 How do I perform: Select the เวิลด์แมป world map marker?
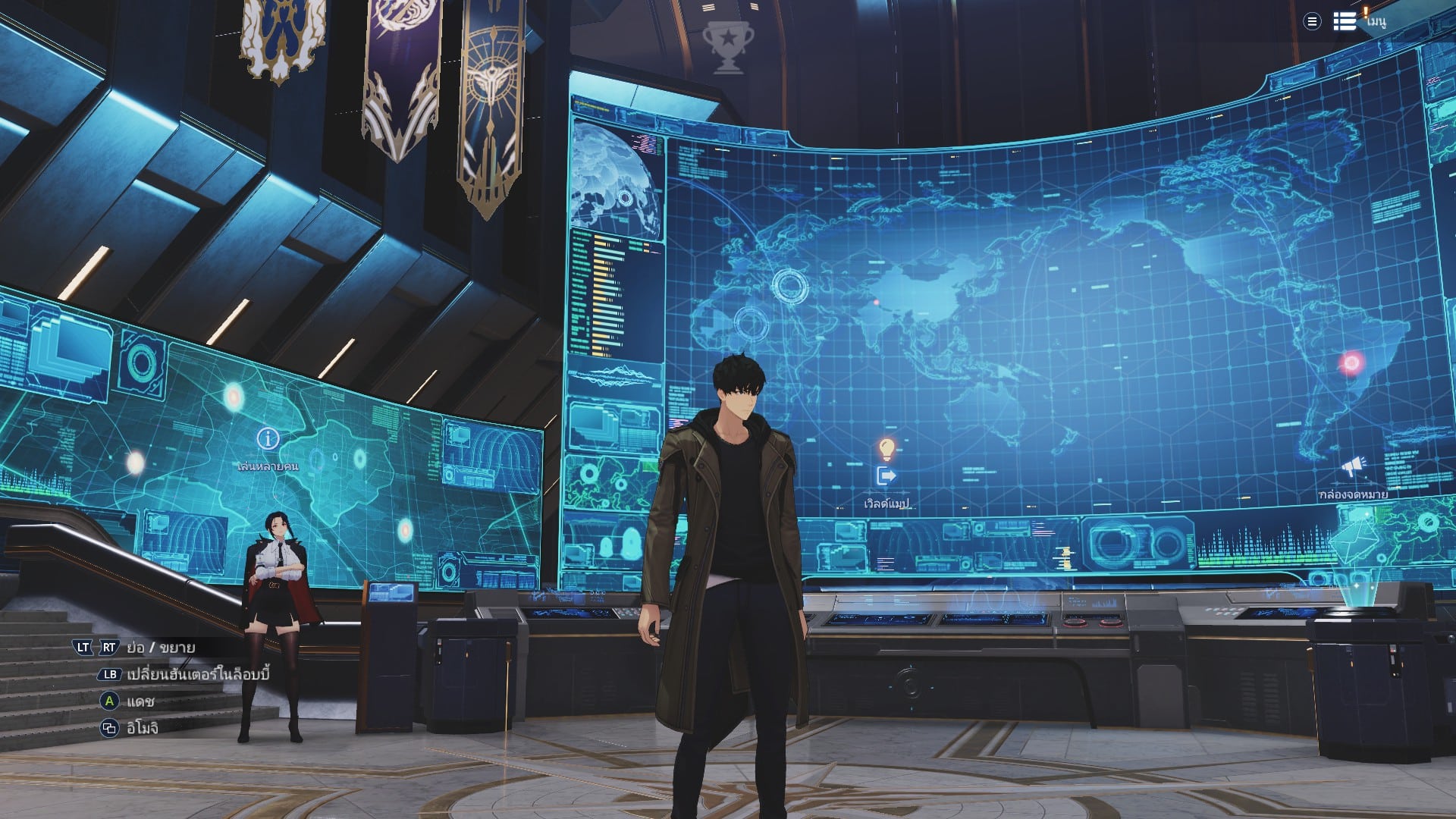(x=886, y=476)
